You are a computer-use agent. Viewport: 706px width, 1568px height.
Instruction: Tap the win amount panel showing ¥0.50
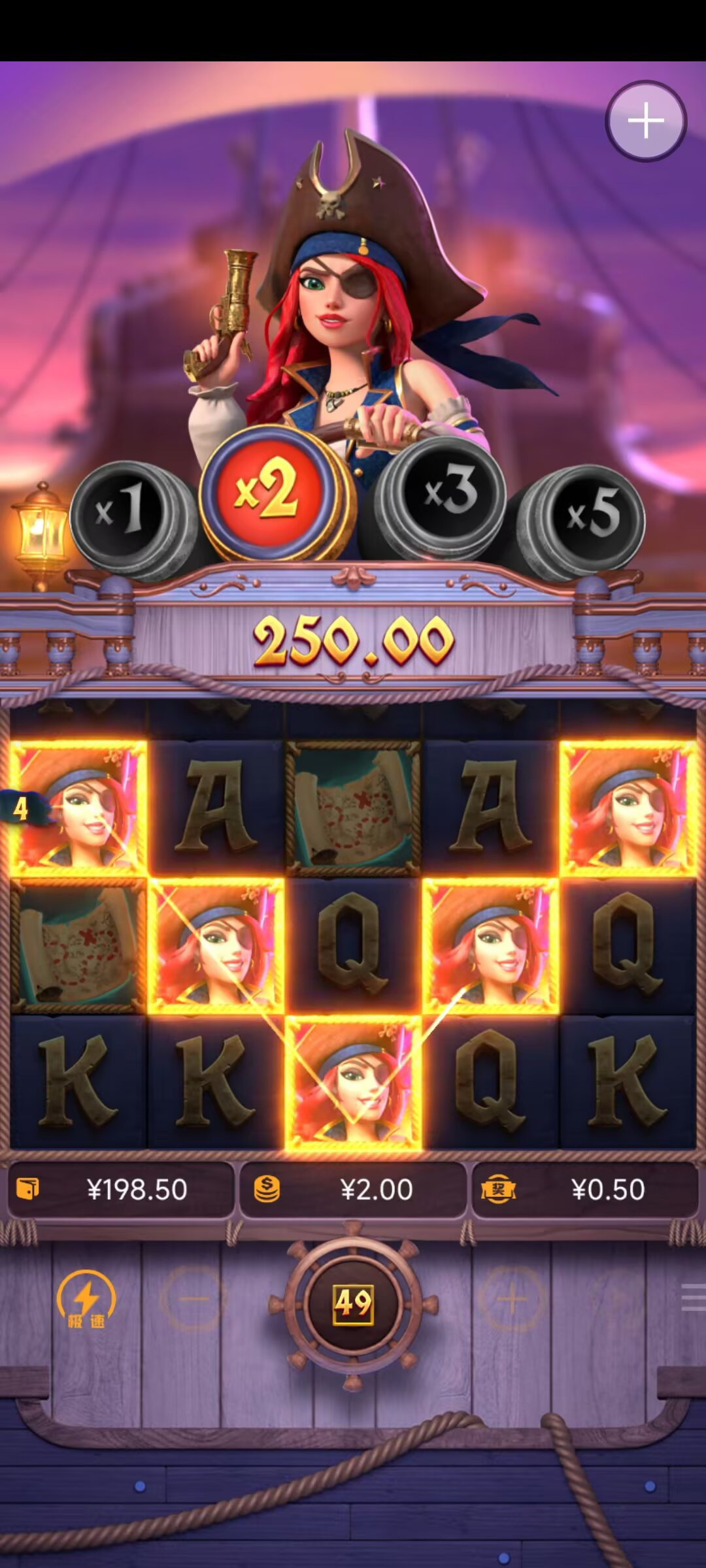click(585, 1190)
